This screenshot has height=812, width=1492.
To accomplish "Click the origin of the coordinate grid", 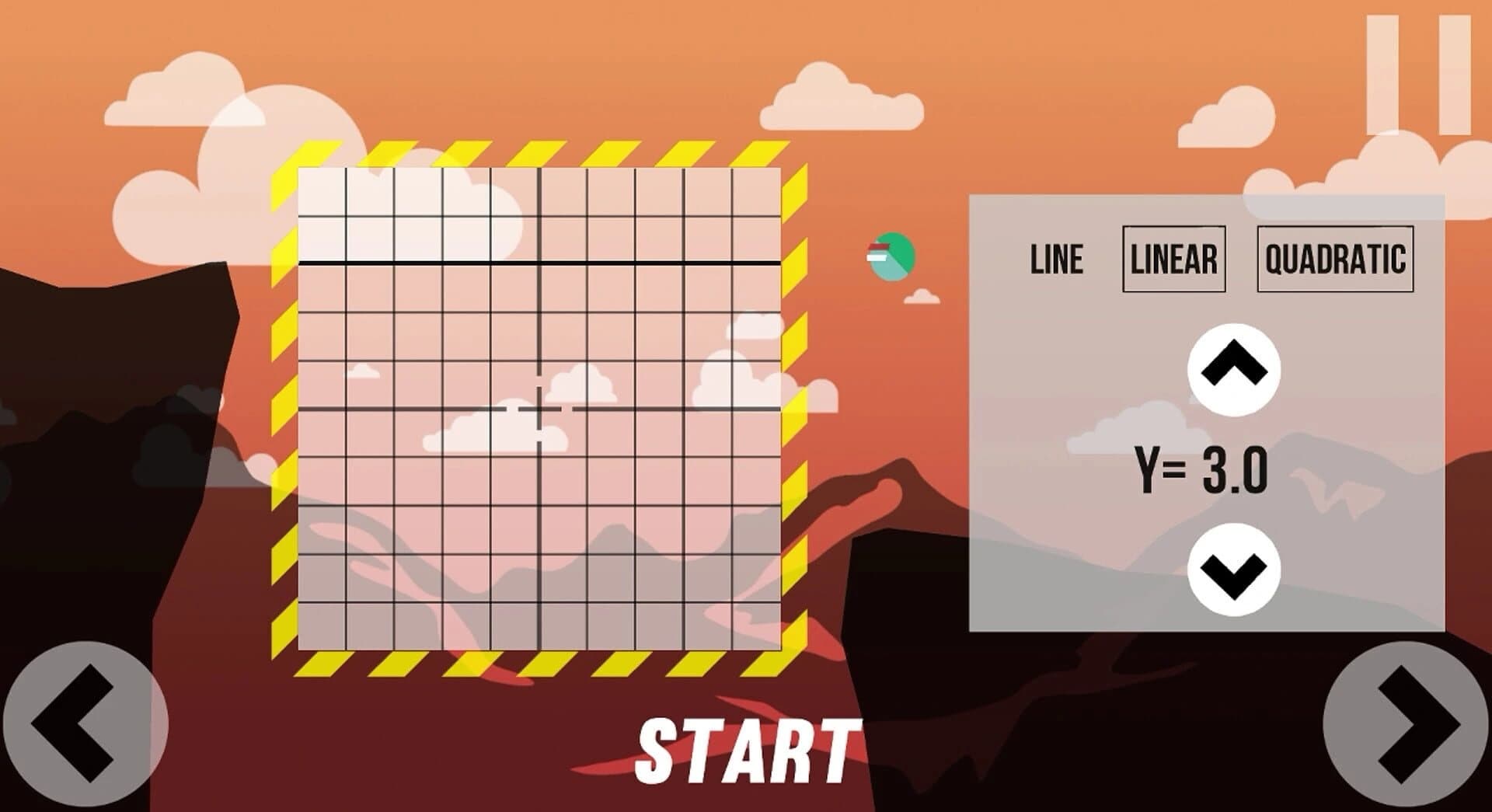I will pos(539,409).
